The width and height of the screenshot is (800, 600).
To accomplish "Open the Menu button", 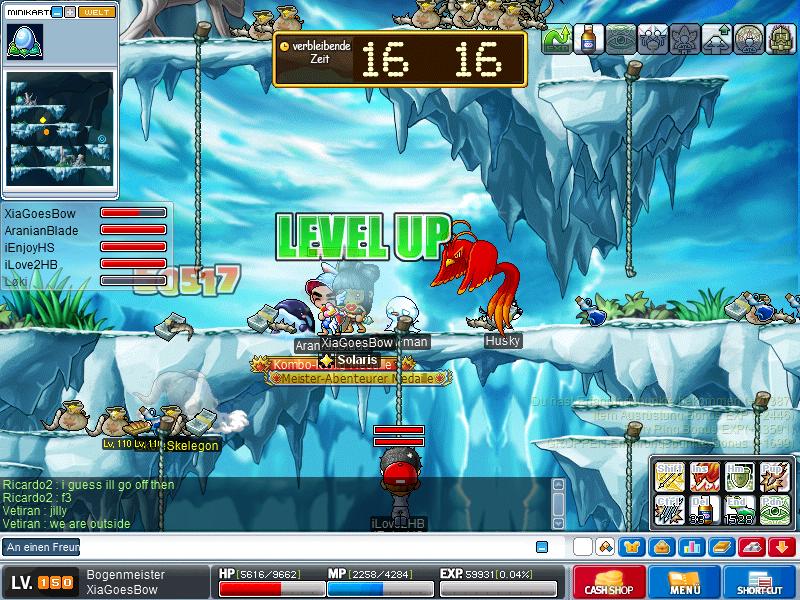I will (x=685, y=582).
